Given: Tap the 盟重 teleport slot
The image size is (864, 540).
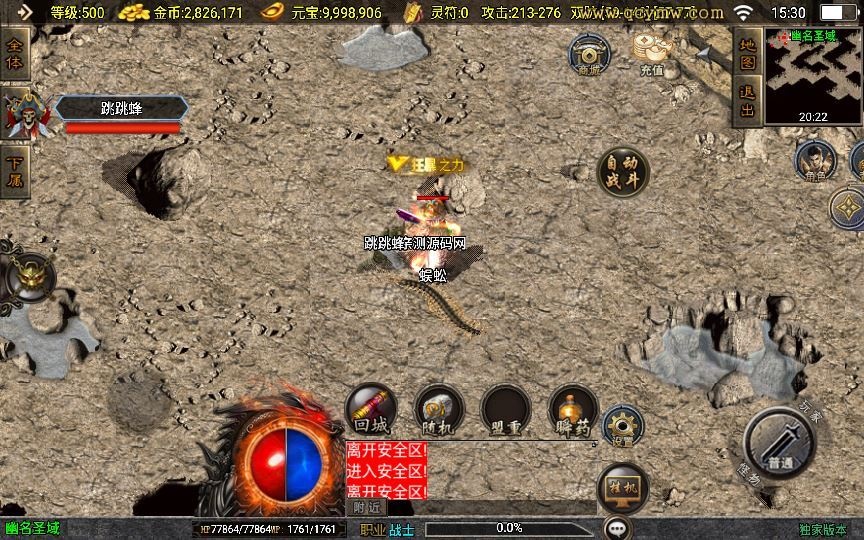Looking at the screenshot, I should point(506,409).
